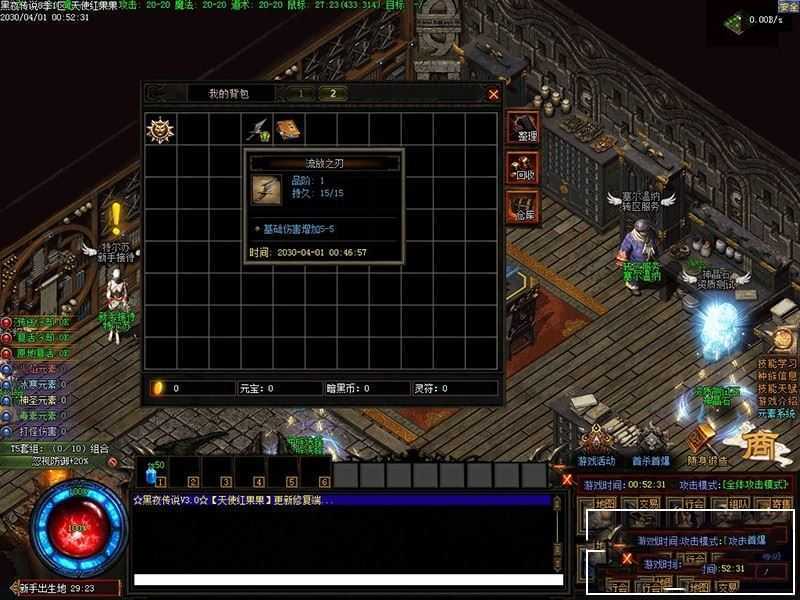This screenshot has width=800, height=600.
Task: Open the 技能学习 skill learning menu
Action: pyautogui.click(x=777, y=362)
